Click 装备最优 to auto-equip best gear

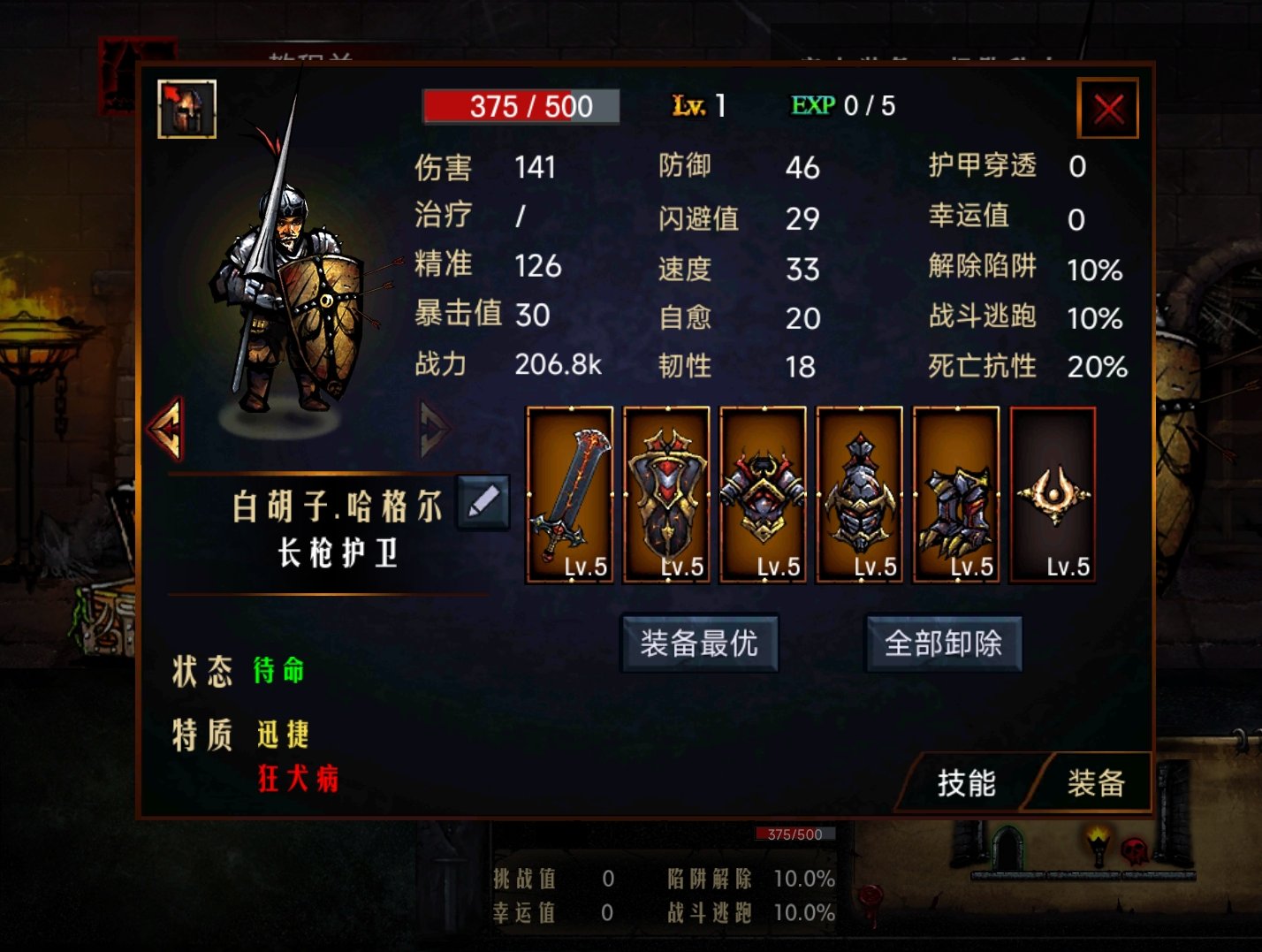coord(699,644)
